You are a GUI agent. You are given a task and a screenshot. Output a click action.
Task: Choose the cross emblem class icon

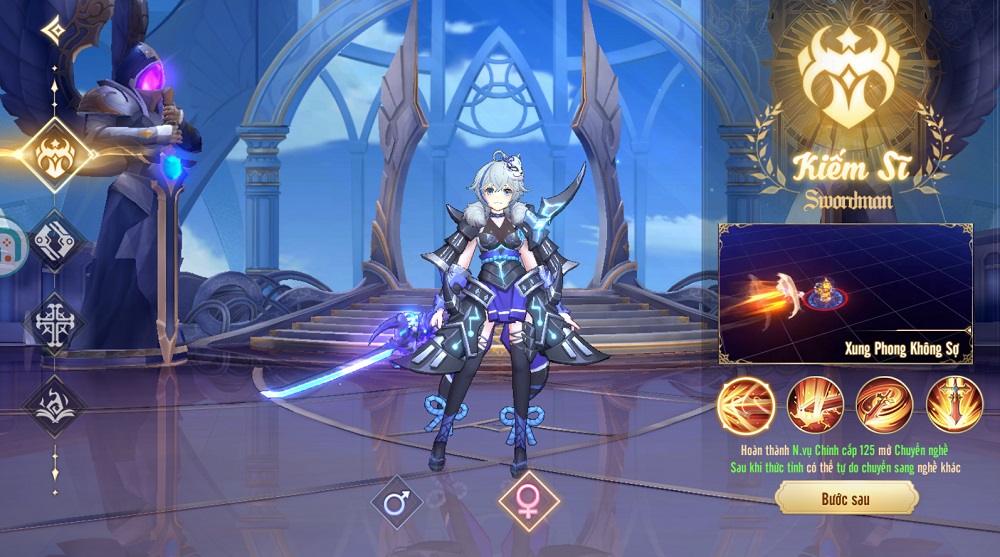pos(55,324)
